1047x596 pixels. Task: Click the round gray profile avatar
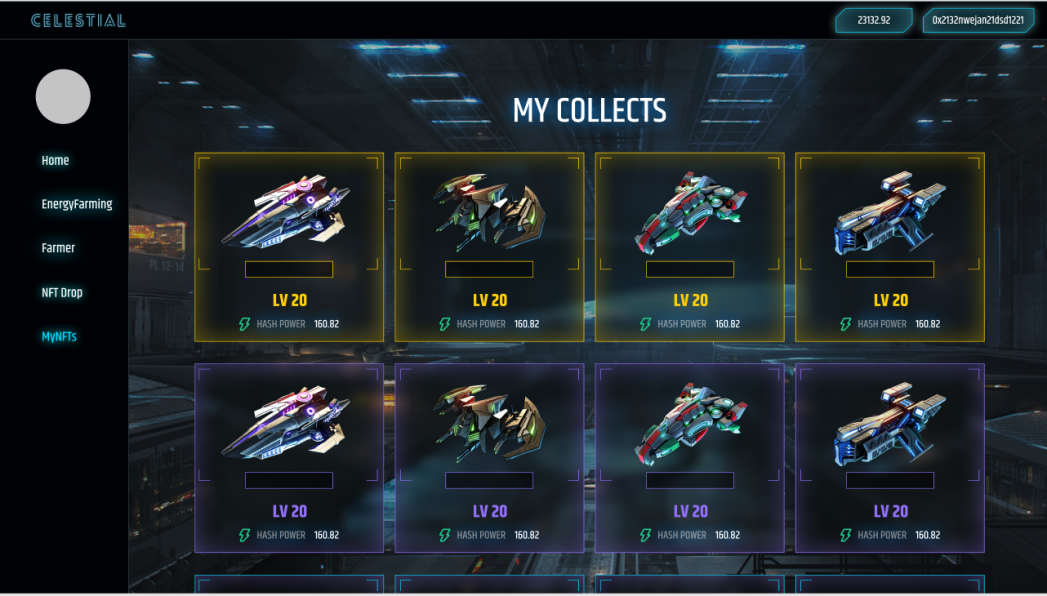(63, 97)
